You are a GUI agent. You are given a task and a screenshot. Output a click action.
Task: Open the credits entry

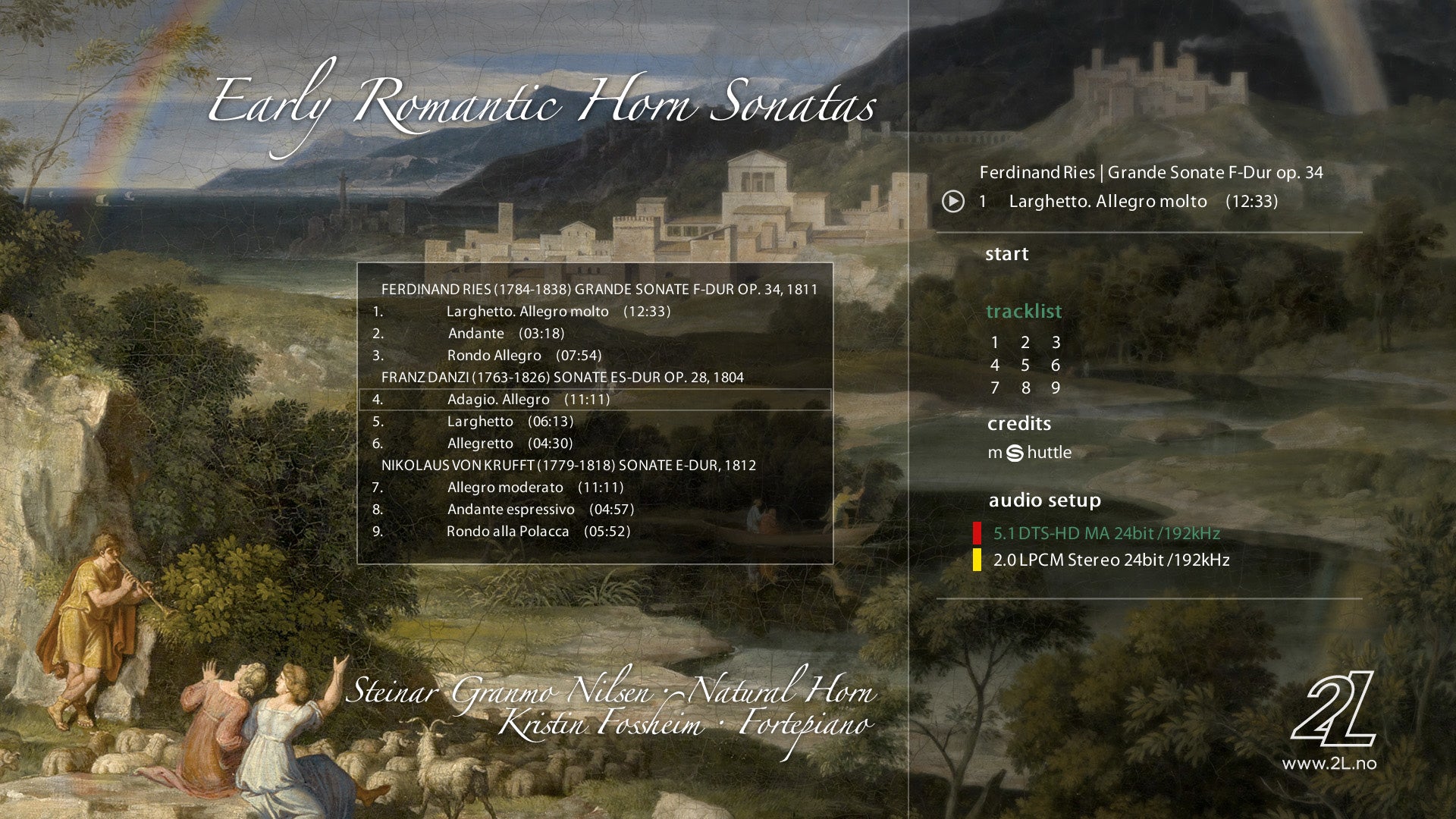[1018, 423]
